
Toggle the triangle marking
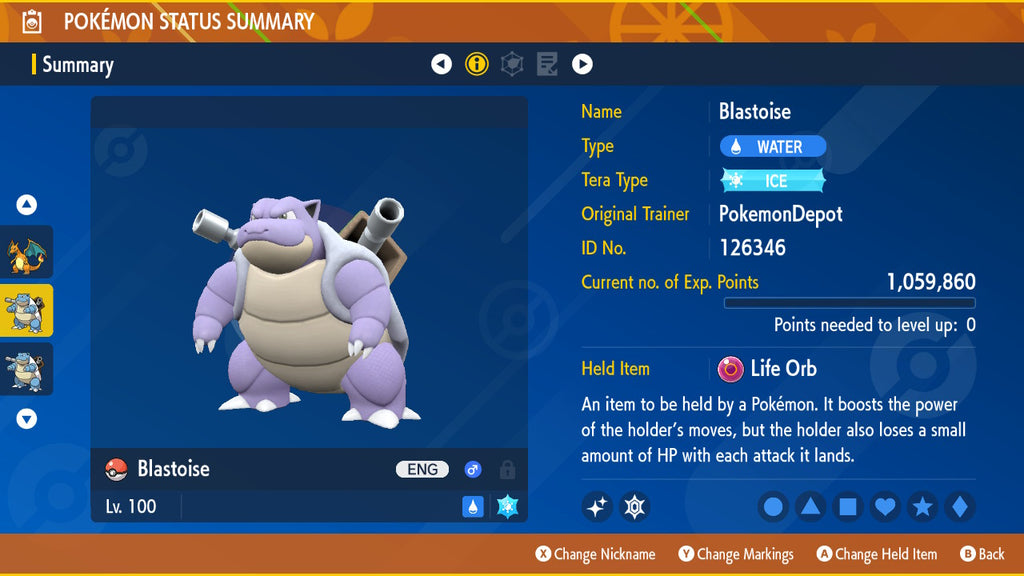[810, 508]
